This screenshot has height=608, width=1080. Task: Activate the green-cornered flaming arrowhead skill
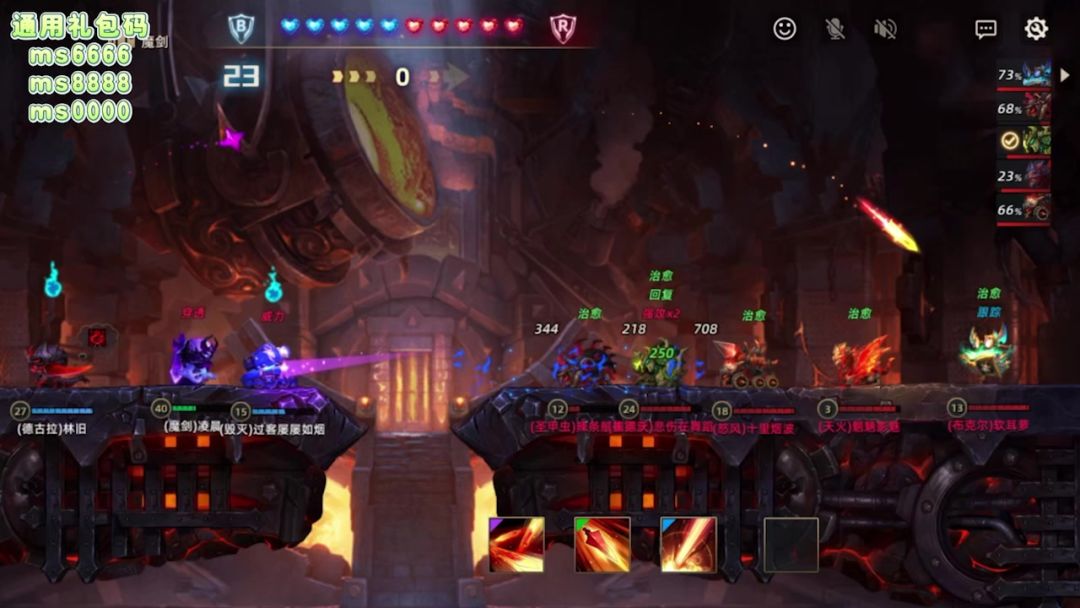tap(603, 545)
